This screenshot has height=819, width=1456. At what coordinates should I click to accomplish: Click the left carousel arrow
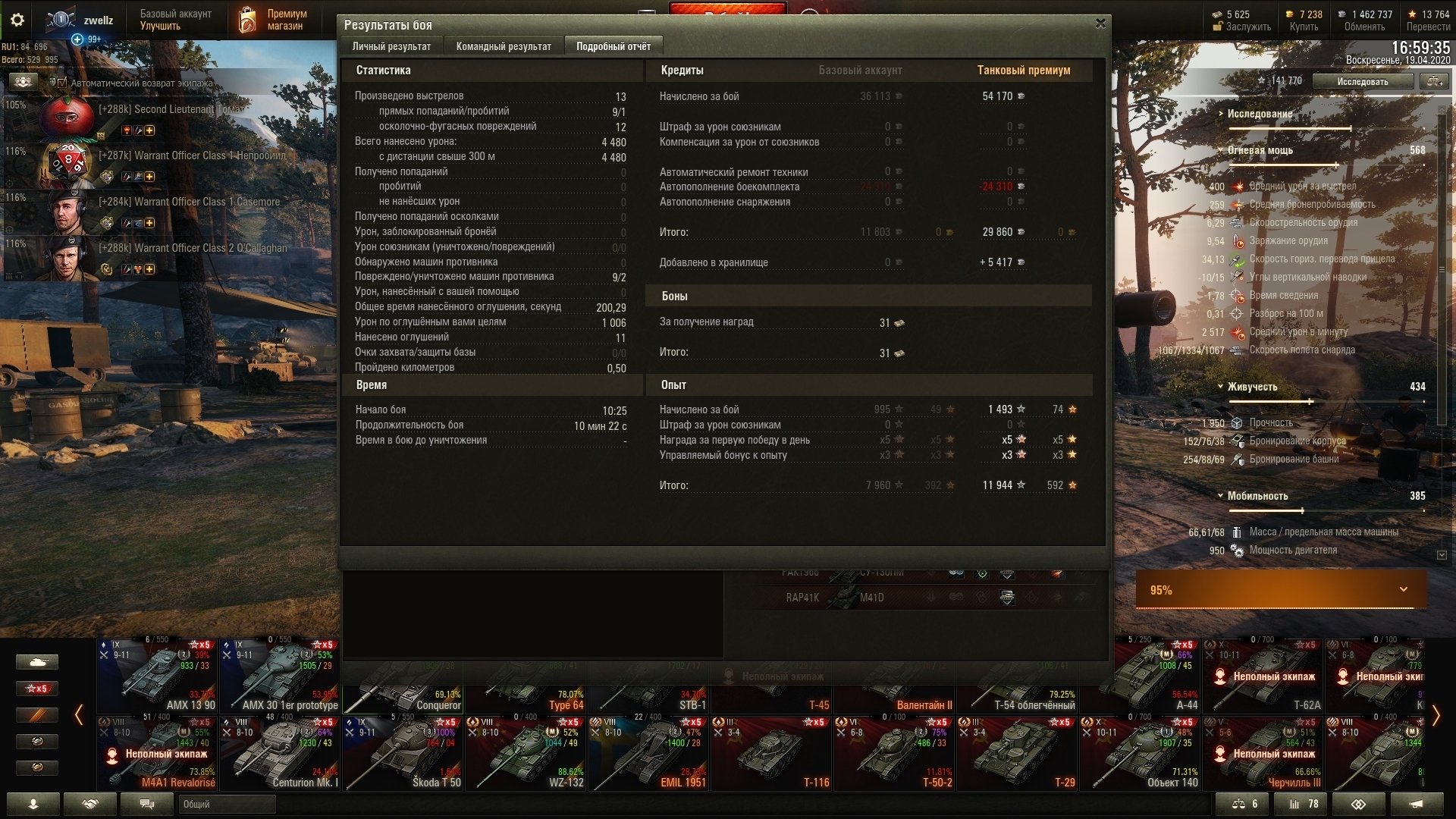79,714
